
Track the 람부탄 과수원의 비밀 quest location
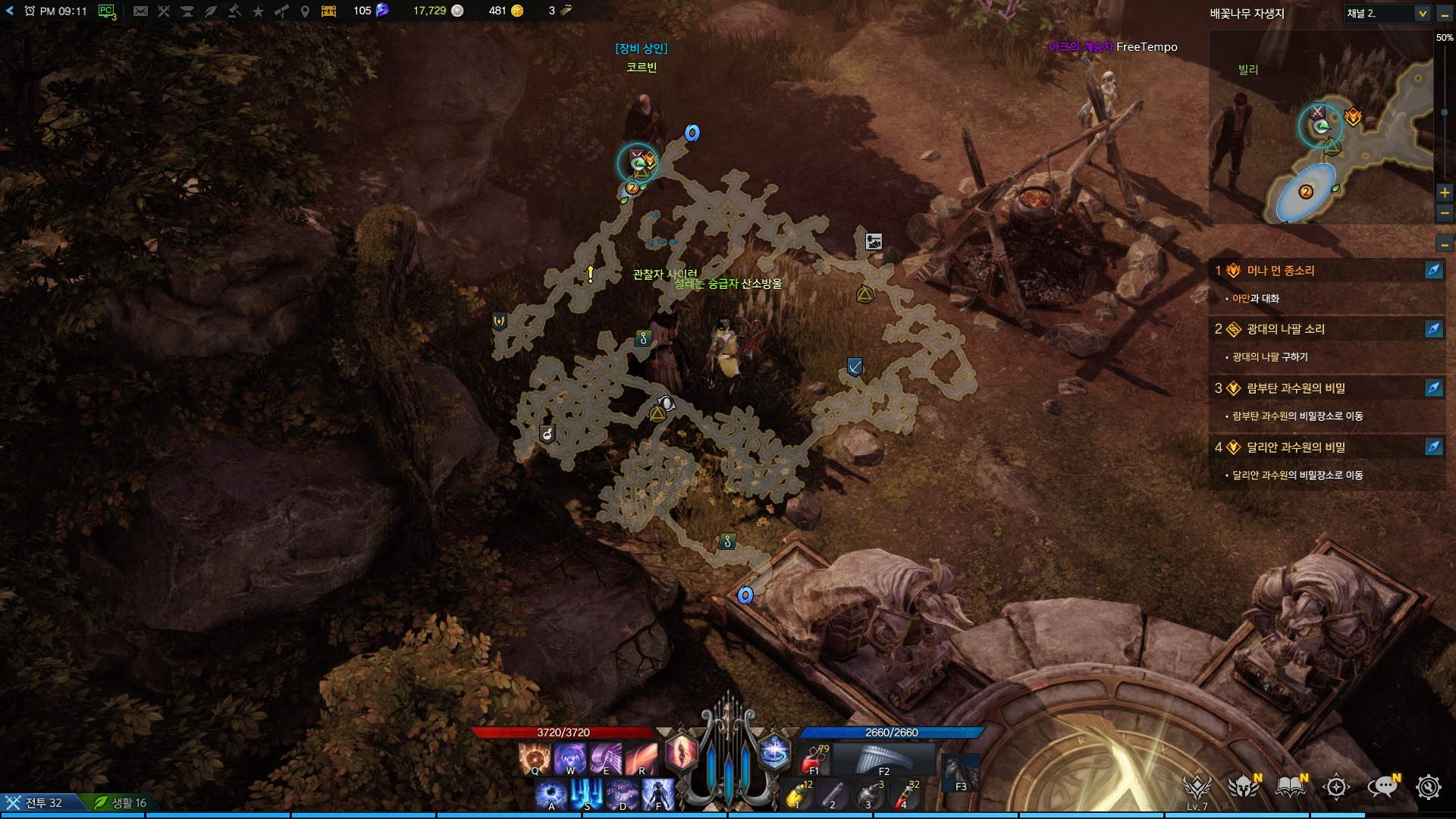[x=1433, y=388]
